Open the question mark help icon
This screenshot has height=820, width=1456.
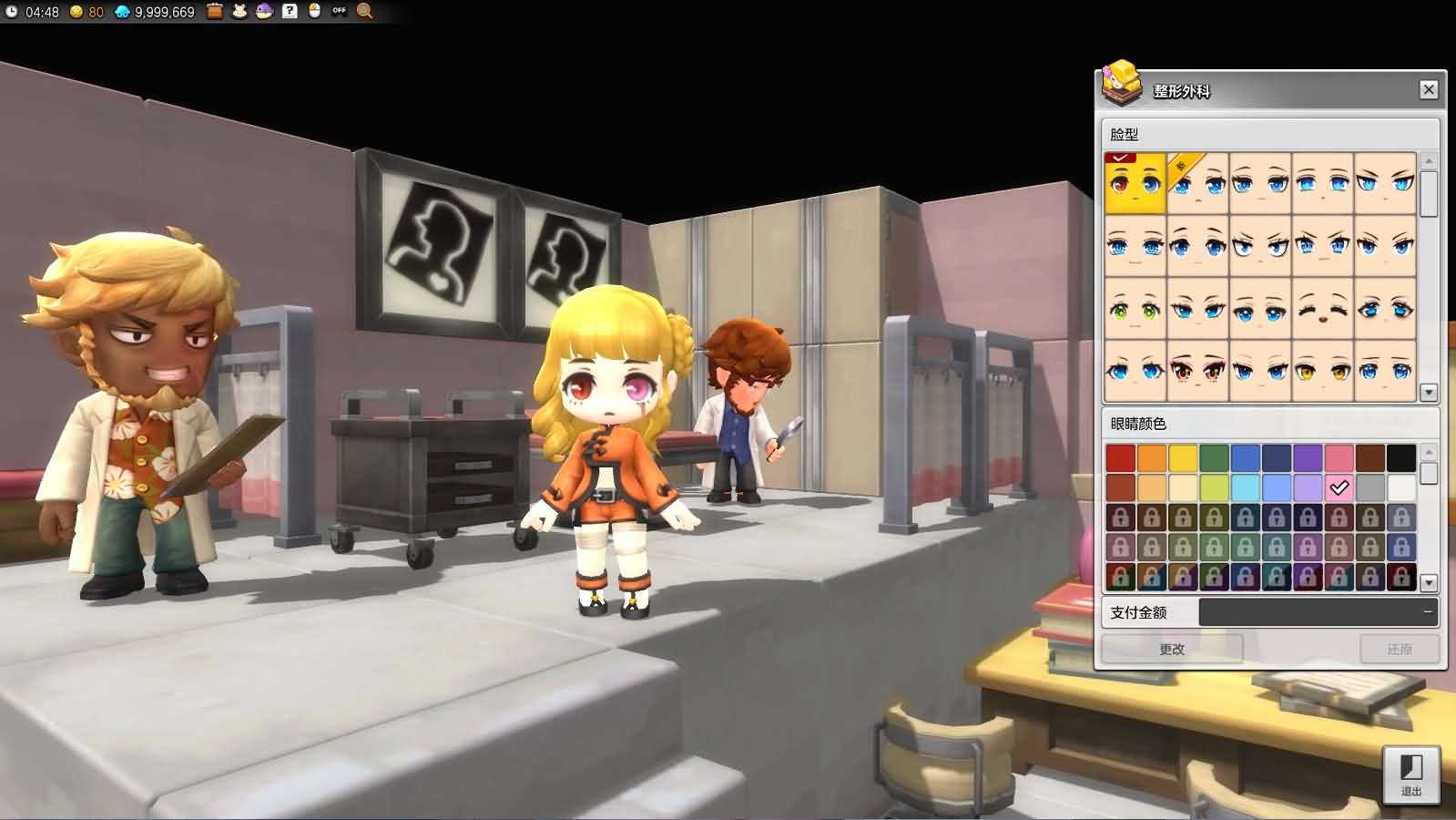(290, 13)
